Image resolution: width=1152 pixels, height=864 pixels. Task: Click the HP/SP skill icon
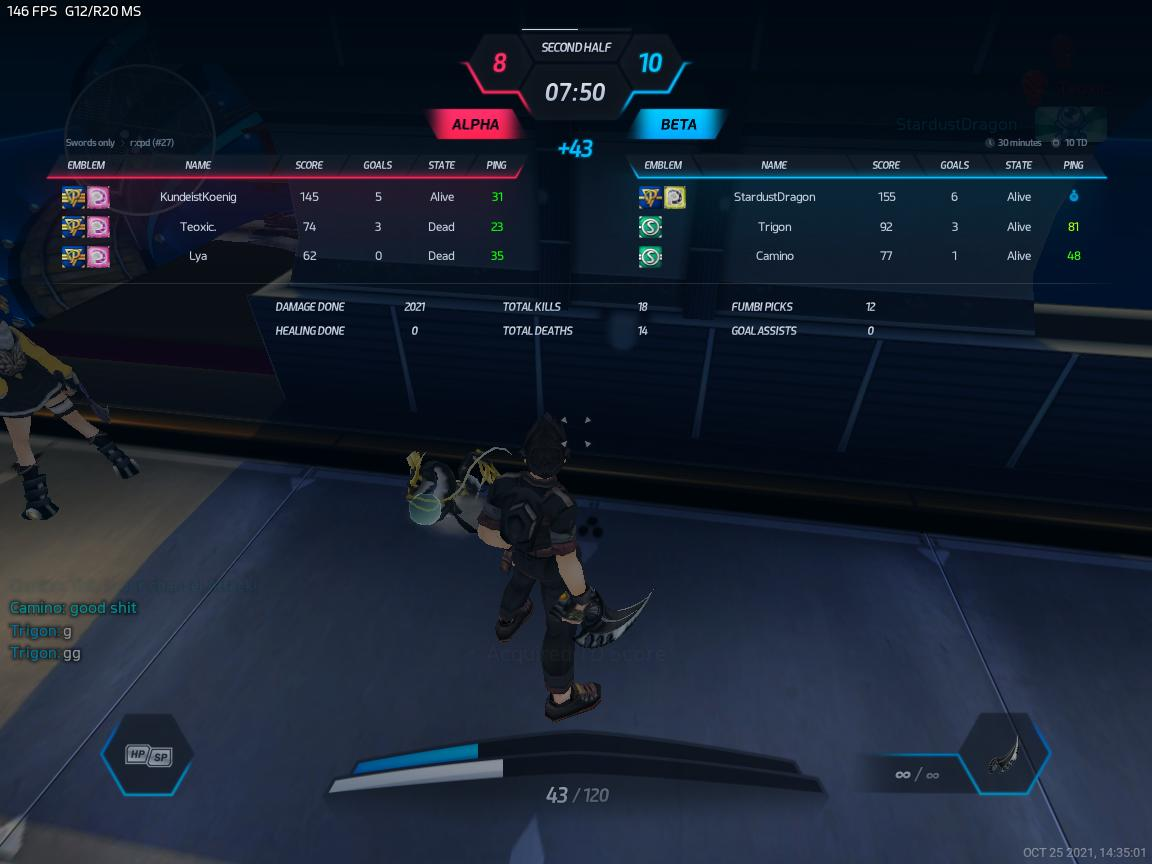[x=148, y=756]
